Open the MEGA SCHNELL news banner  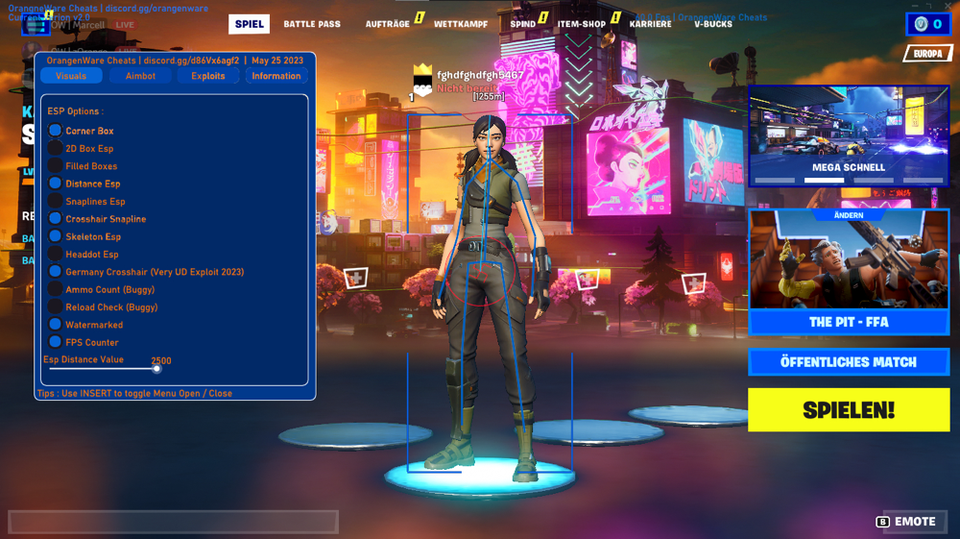point(848,135)
